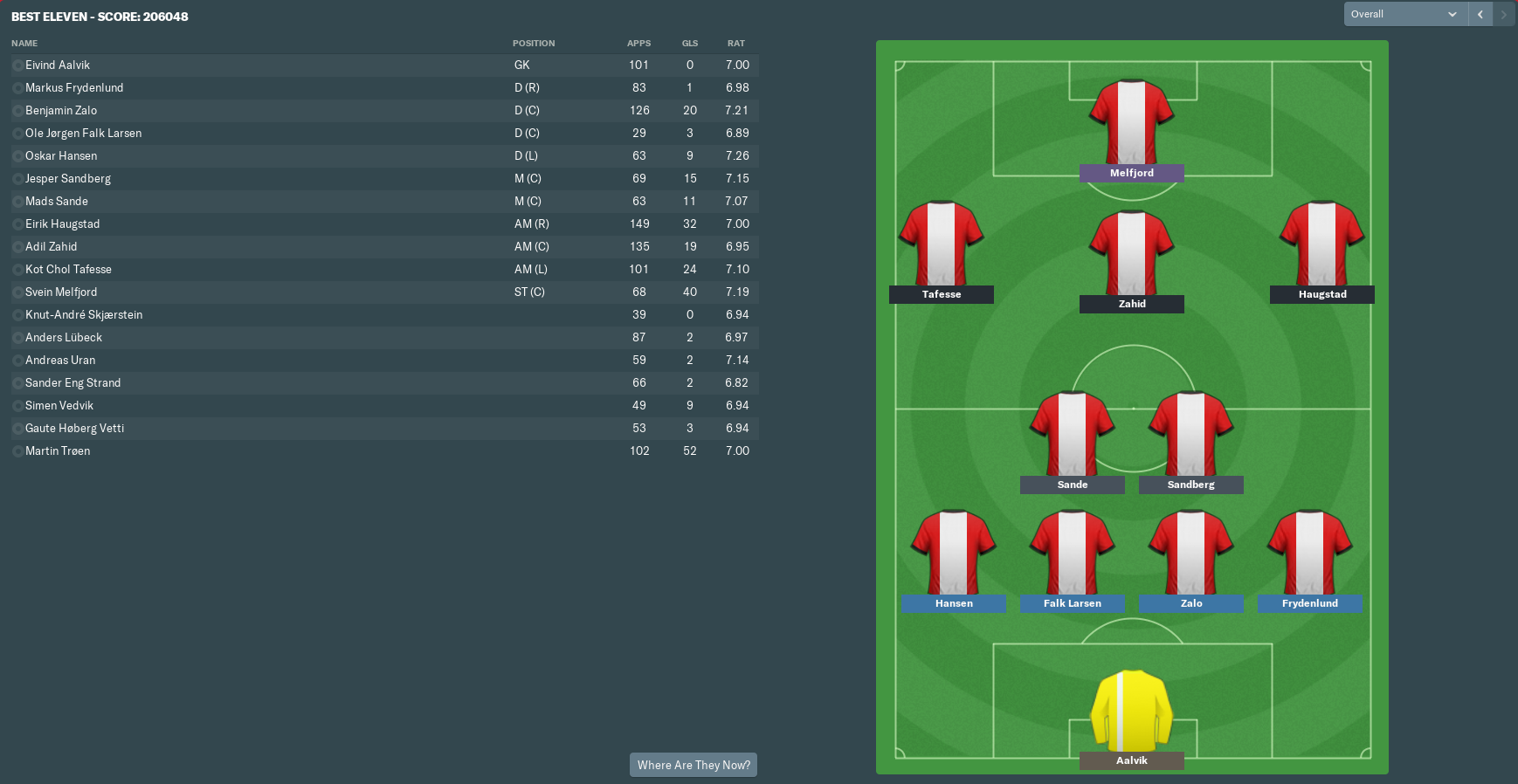Sort the list by the Apps column
This screenshot has width=1518, height=784.
tap(638, 44)
